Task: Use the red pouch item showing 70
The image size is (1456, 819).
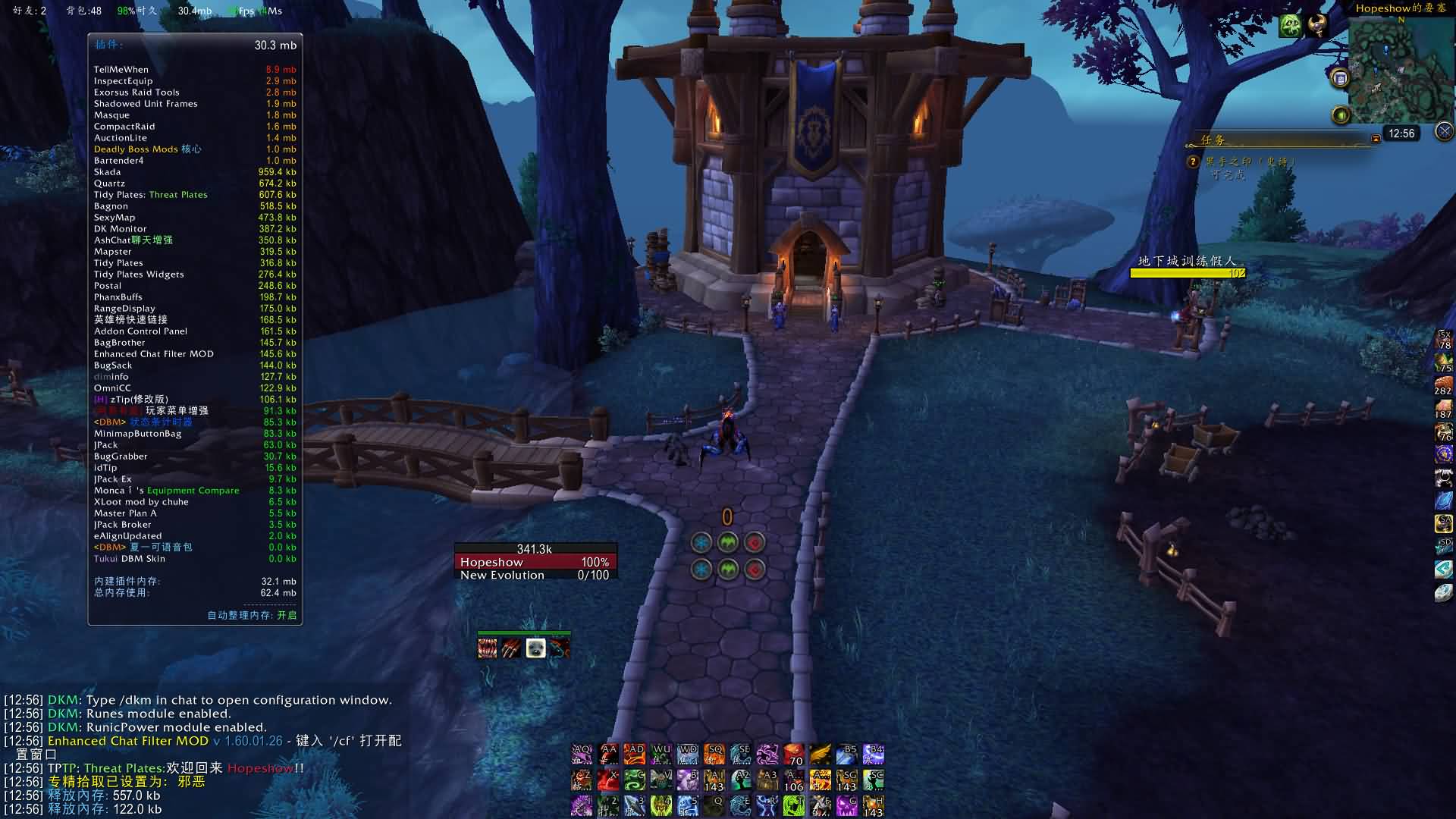Action: click(x=794, y=755)
